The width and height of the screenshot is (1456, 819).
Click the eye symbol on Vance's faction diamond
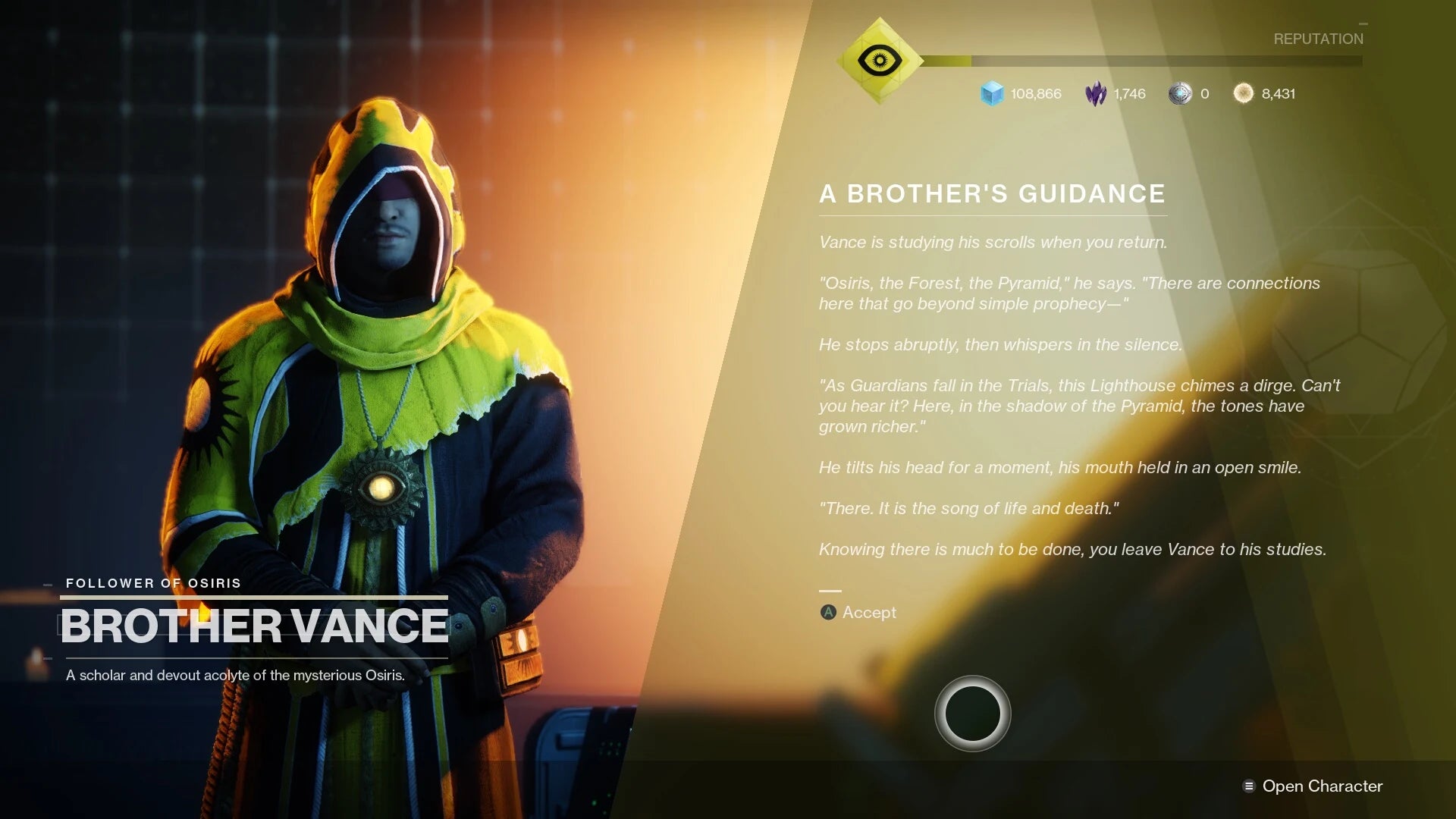(879, 59)
